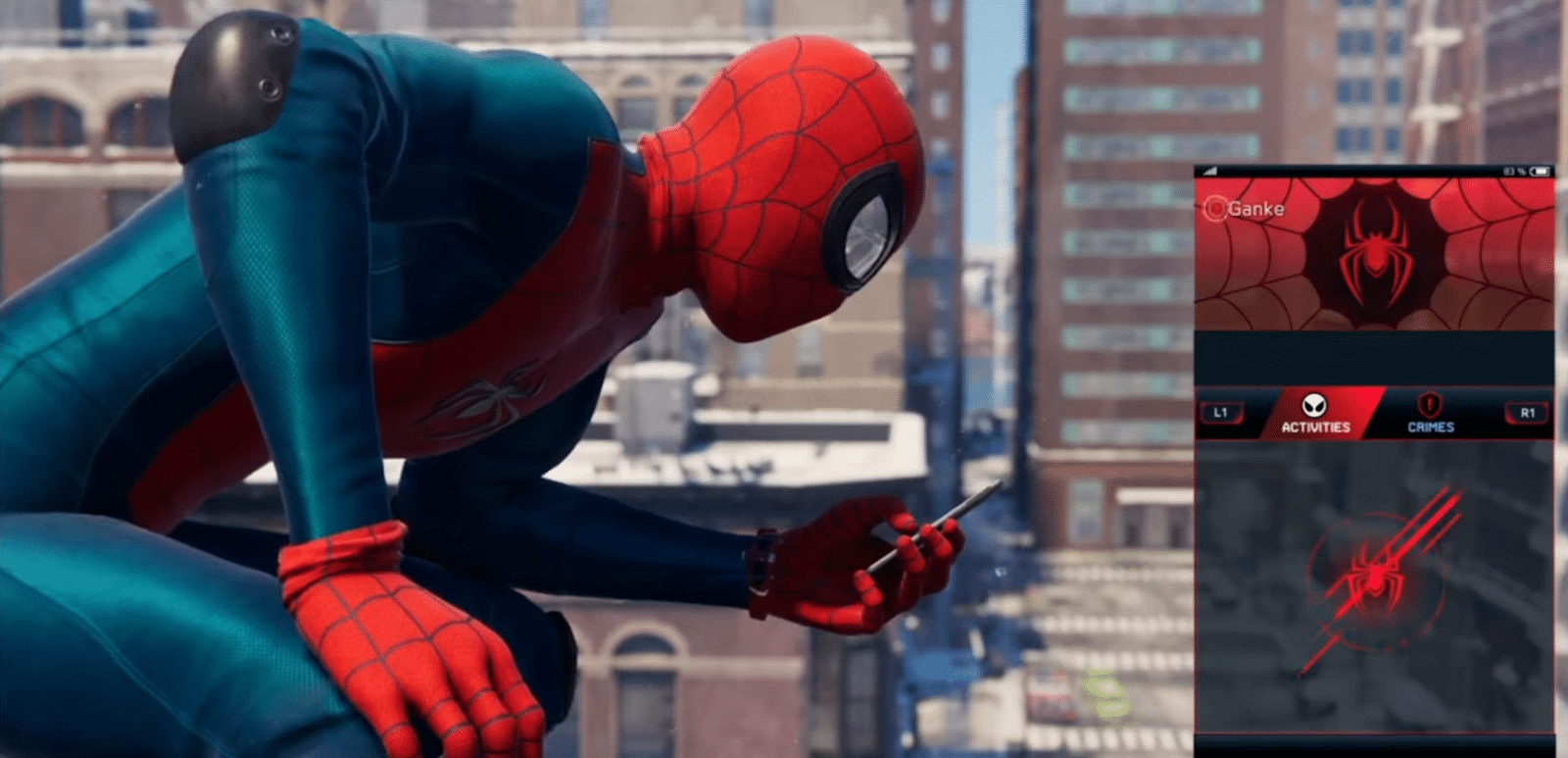Tap the spider emblem on the webbed header
Screen dimensions: 1568x758
(x=1377, y=250)
